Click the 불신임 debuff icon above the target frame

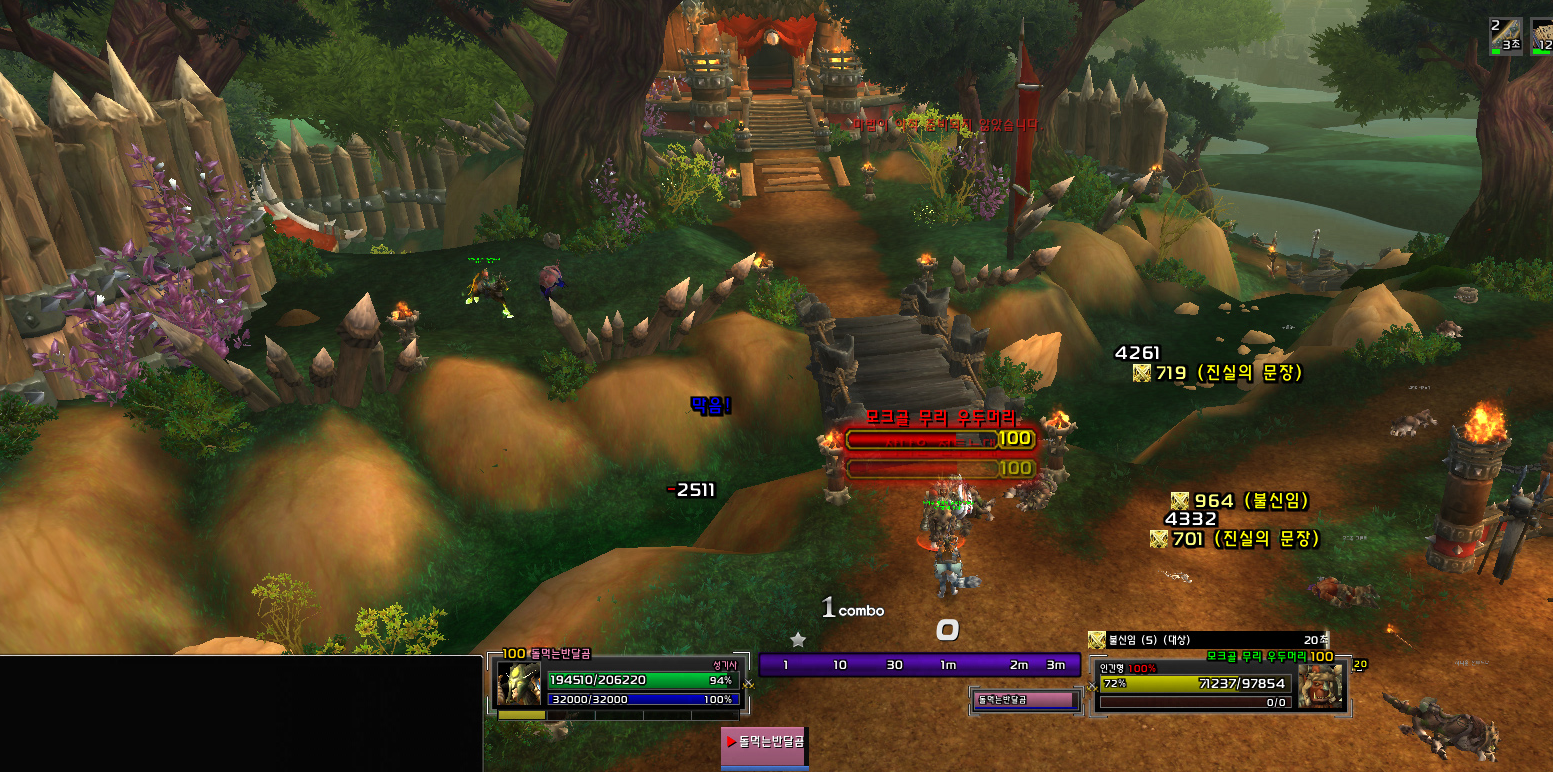pos(1097,640)
